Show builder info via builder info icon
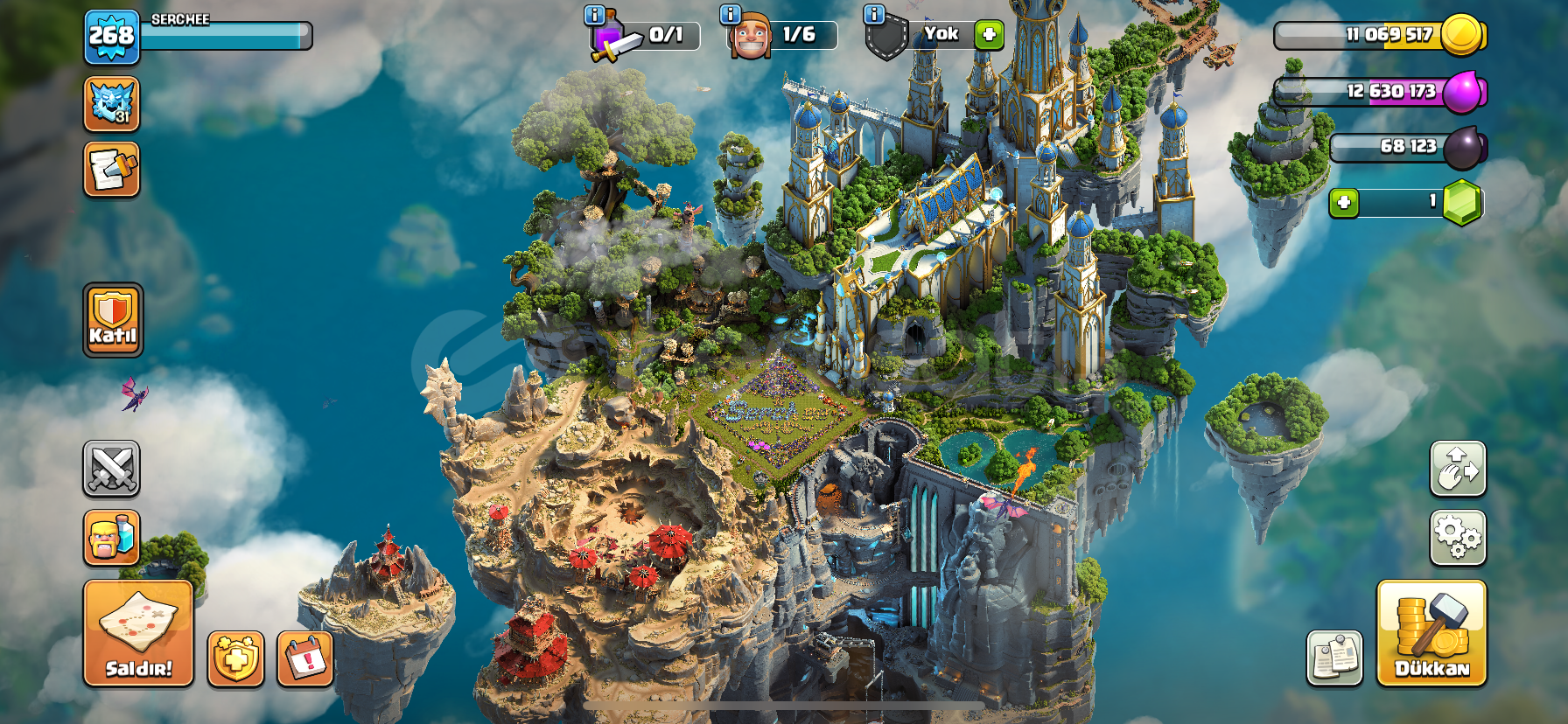The height and width of the screenshot is (724, 1568). [x=730, y=15]
